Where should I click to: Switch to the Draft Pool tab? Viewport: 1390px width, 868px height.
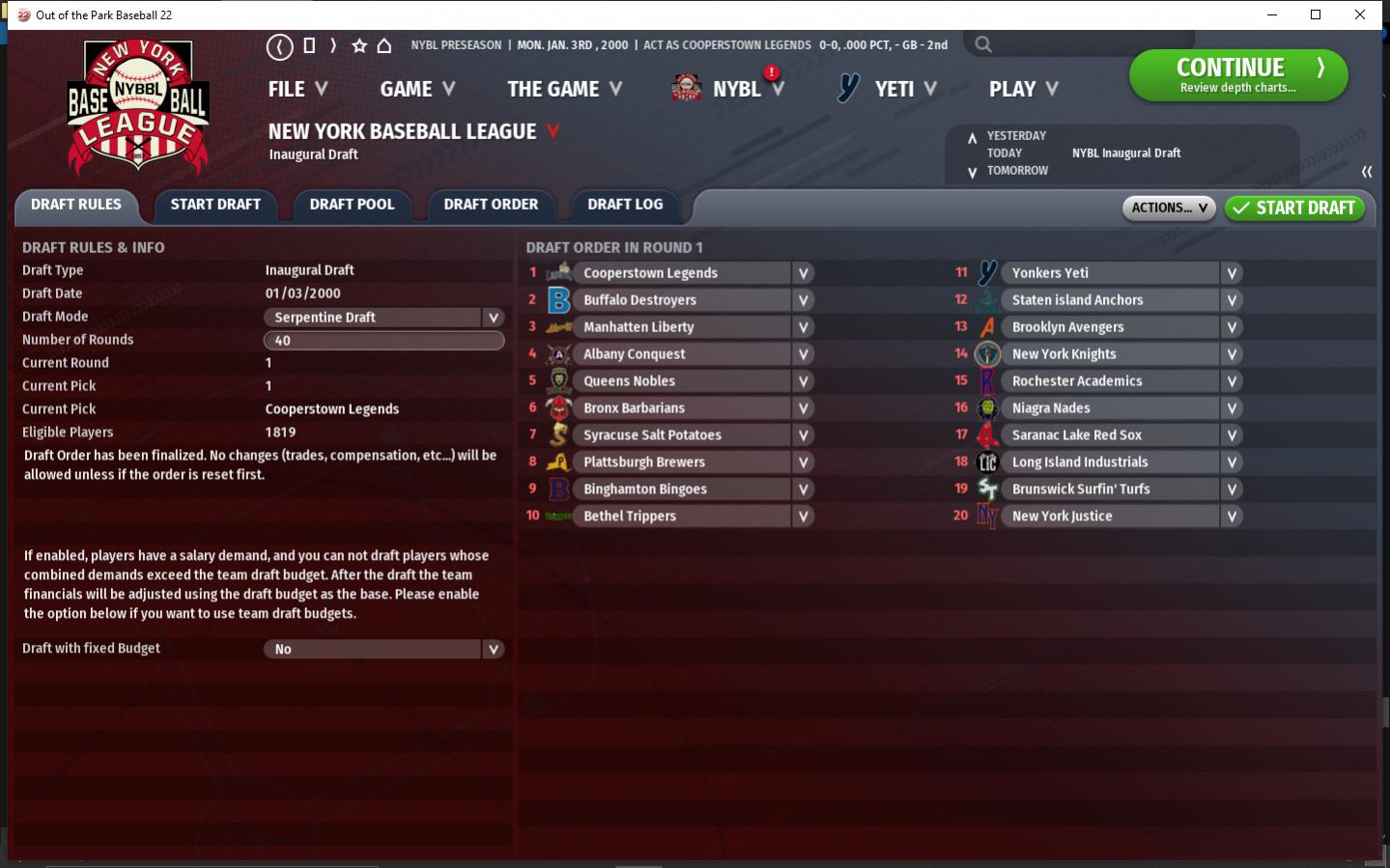(x=352, y=205)
